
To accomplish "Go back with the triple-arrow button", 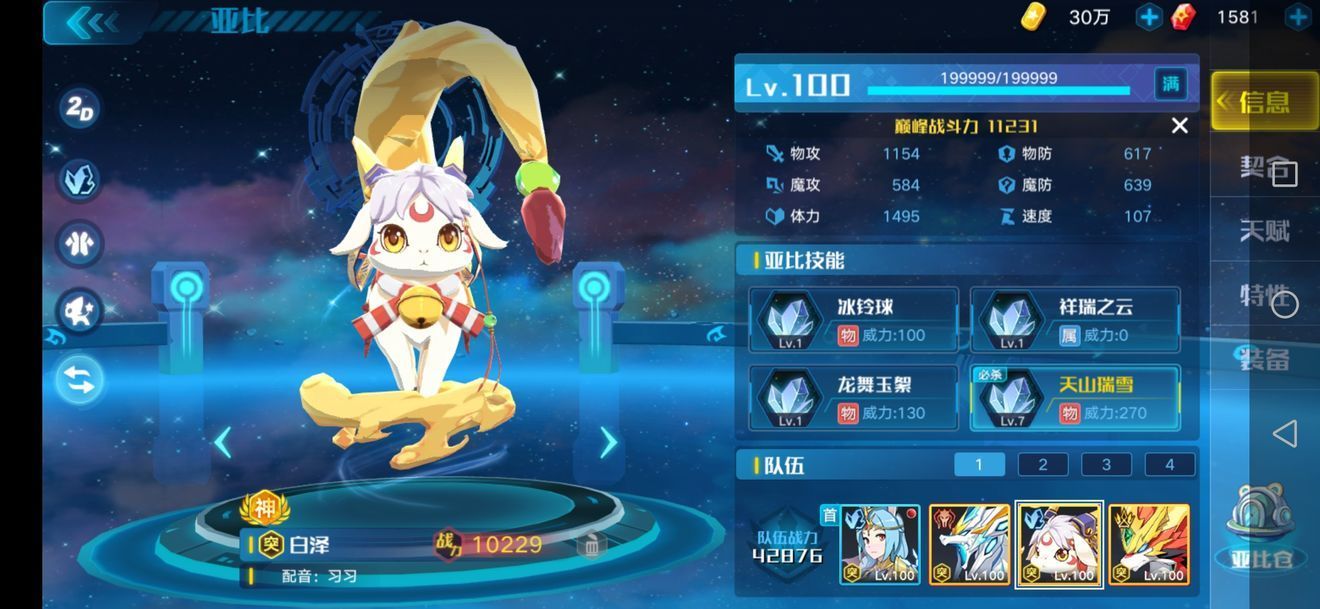I will pyautogui.click(x=92, y=21).
